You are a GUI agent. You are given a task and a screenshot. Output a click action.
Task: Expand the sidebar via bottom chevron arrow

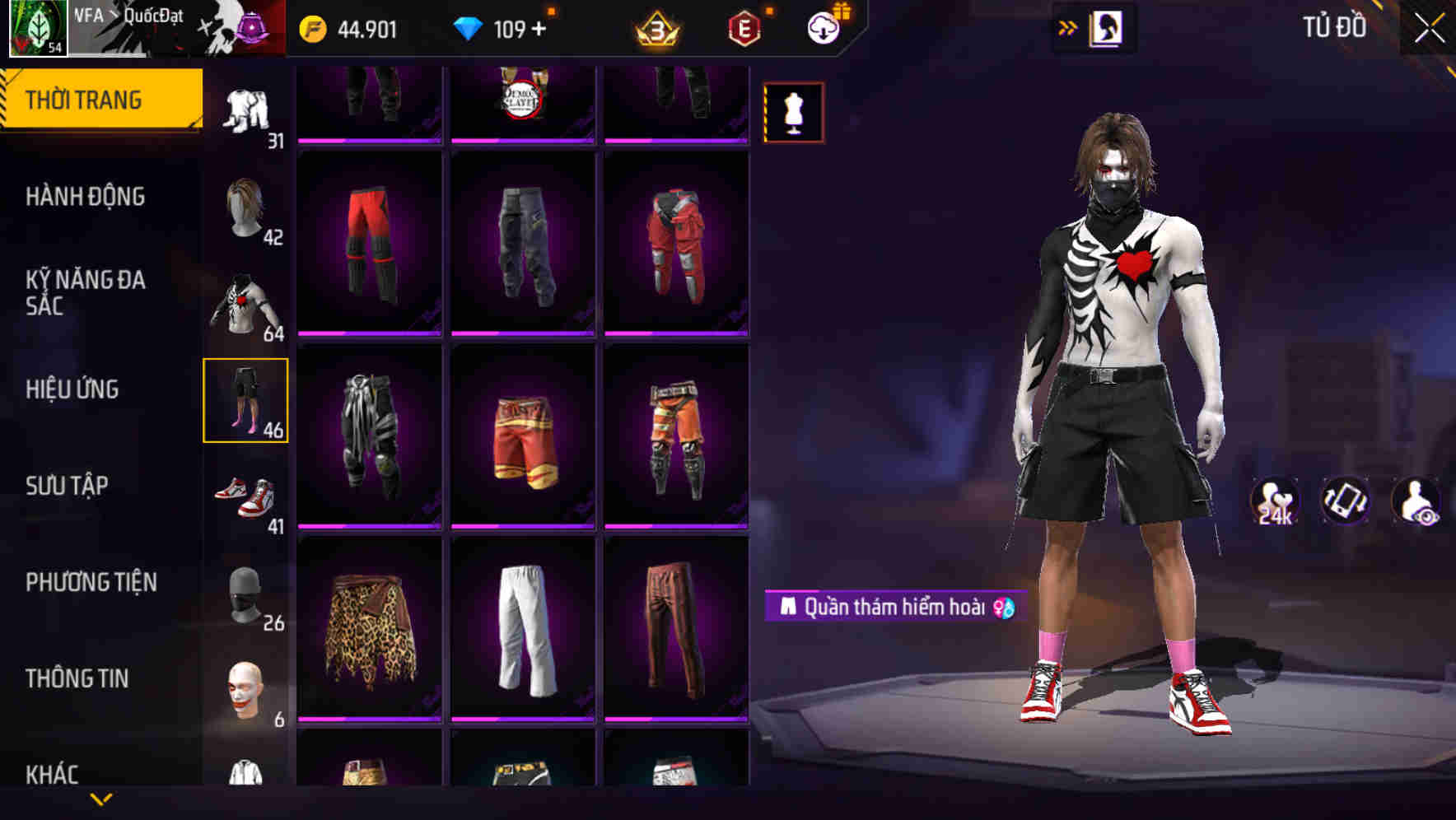[x=100, y=799]
